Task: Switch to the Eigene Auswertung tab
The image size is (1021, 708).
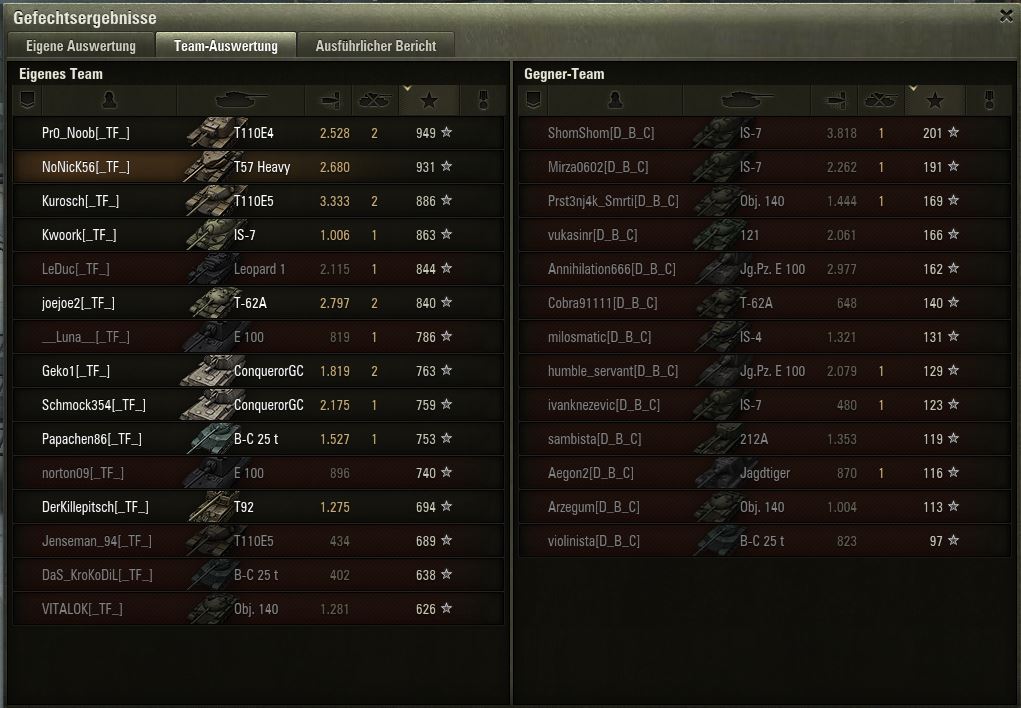Action: point(80,46)
